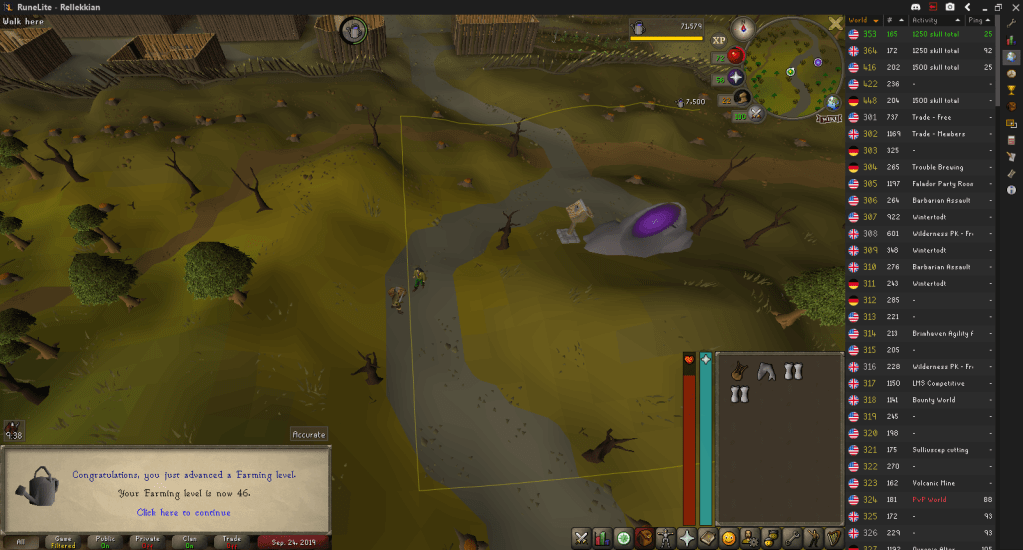Image resolution: width=1023 pixels, height=550 pixels.
Task: Open the prayer tab
Action: click(x=687, y=538)
